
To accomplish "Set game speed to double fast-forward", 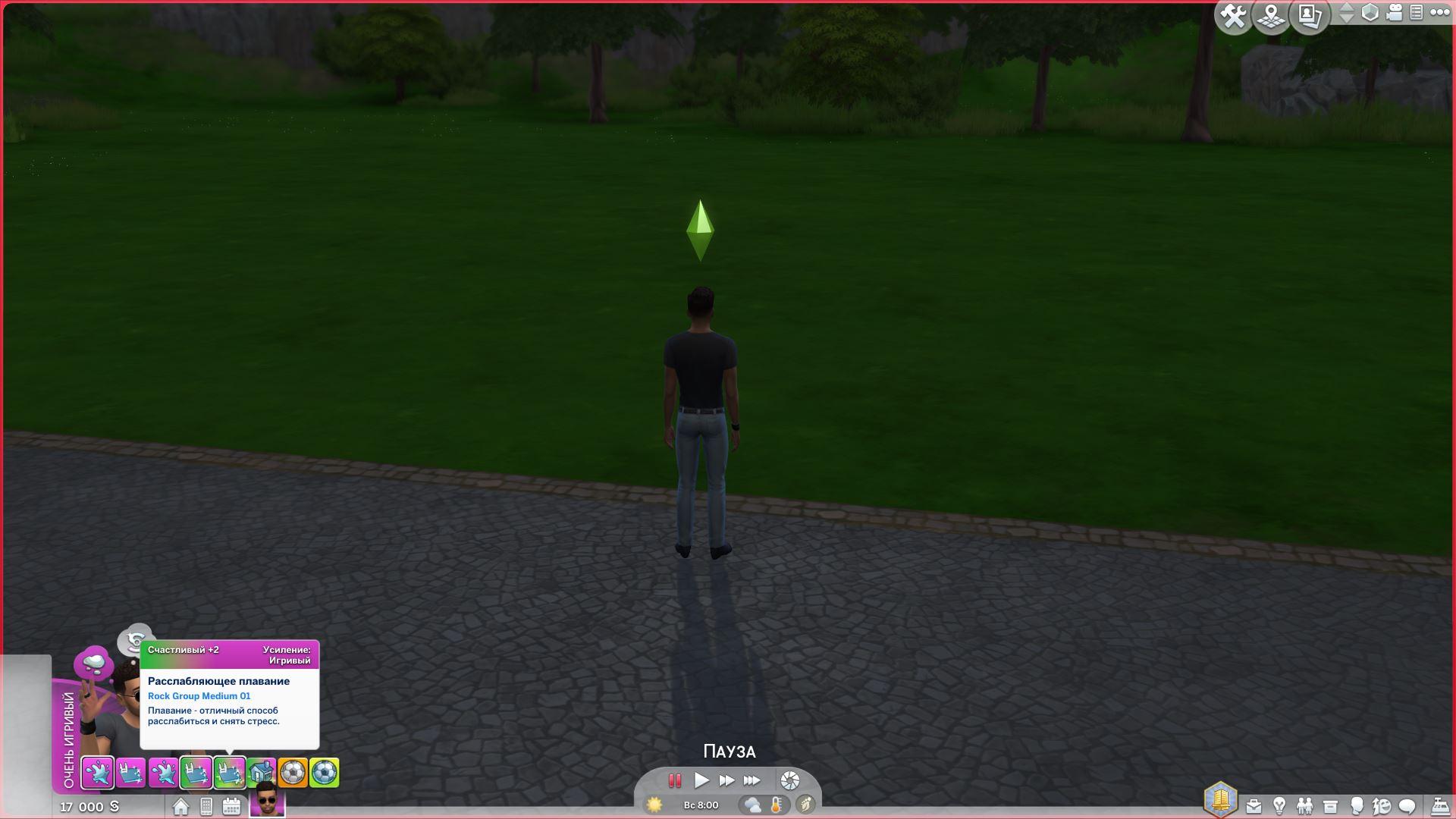I will [x=726, y=780].
